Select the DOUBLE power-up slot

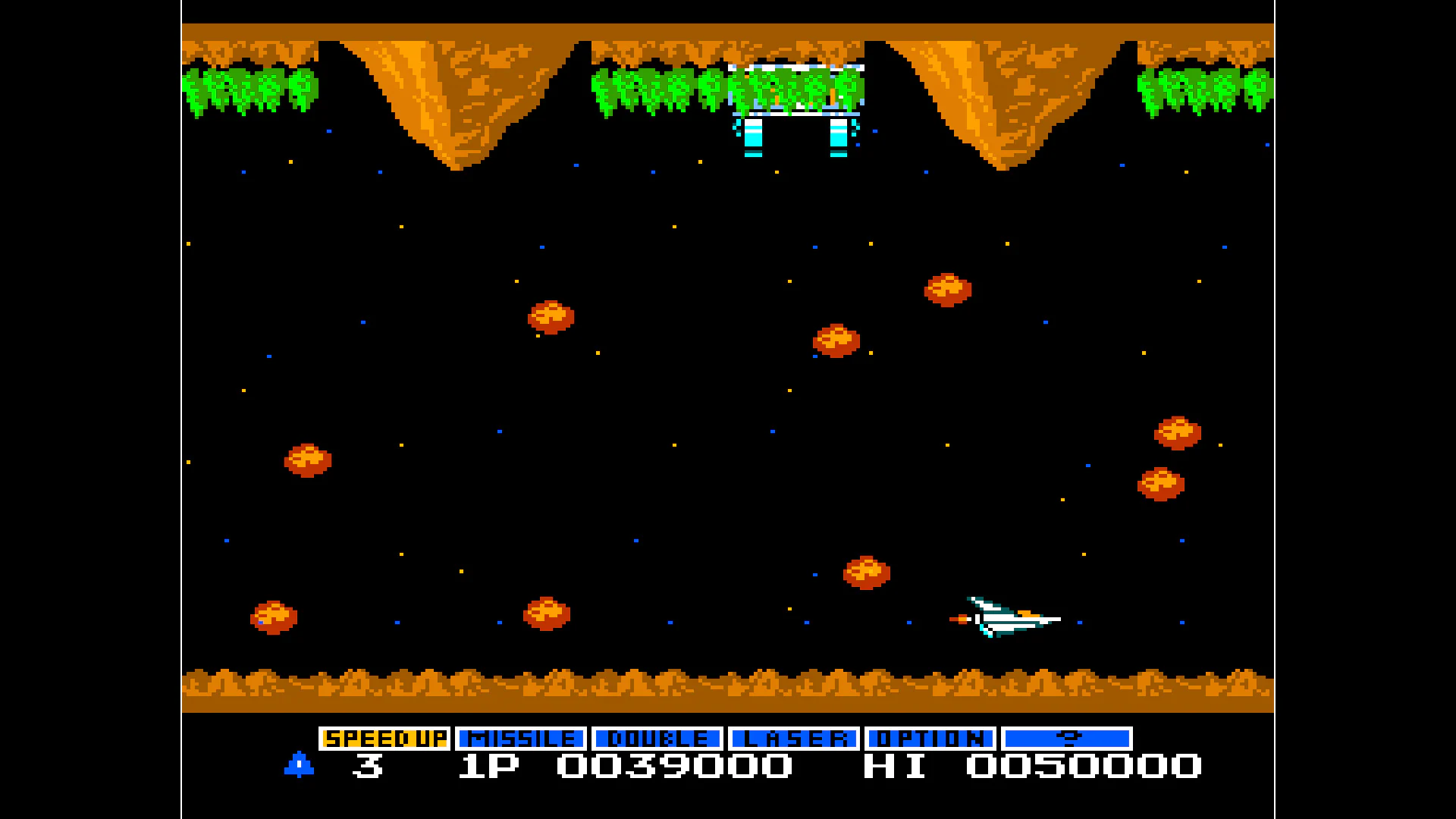pyautogui.click(x=655, y=737)
